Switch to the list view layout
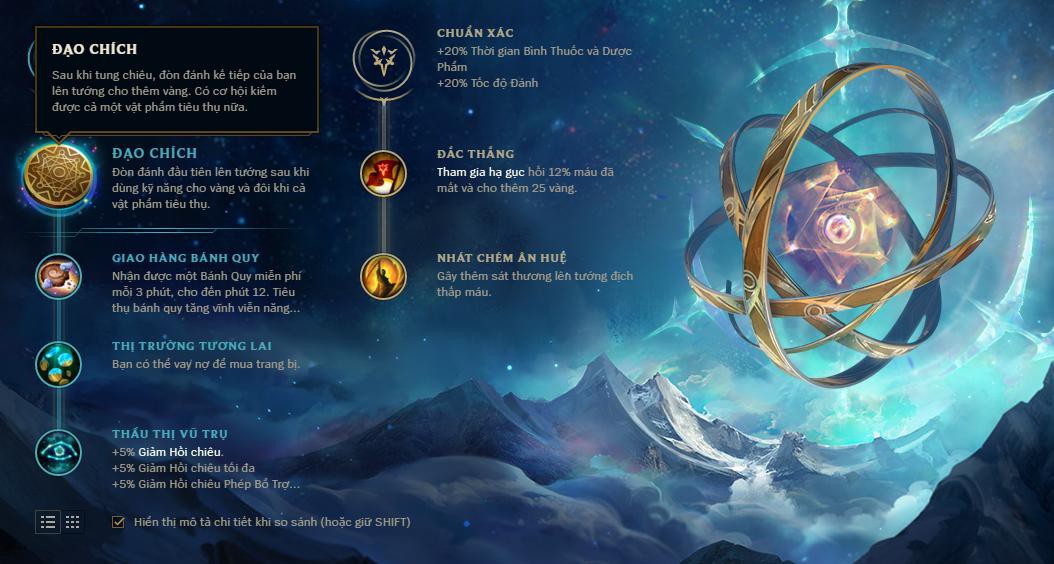The width and height of the screenshot is (1054, 564). [48, 522]
